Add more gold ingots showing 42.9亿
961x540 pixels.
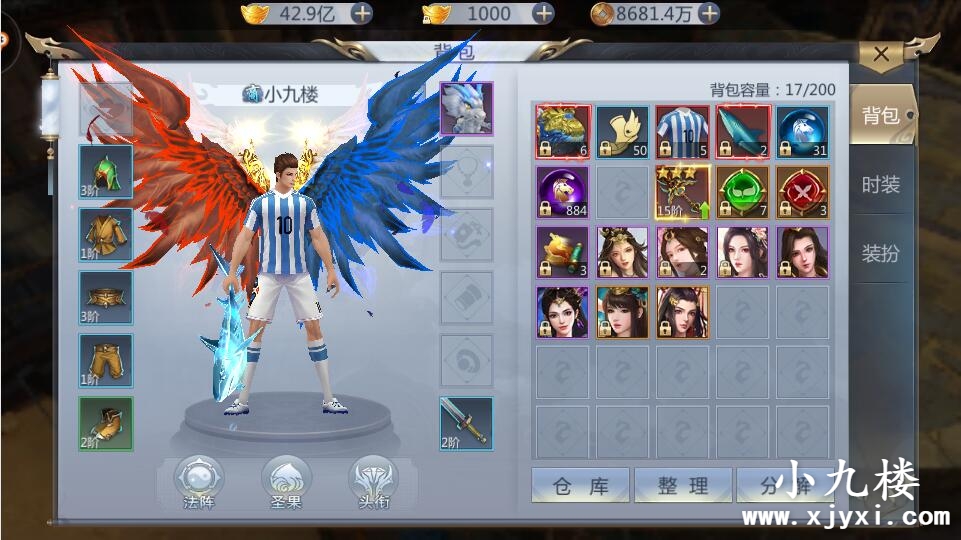coord(362,13)
